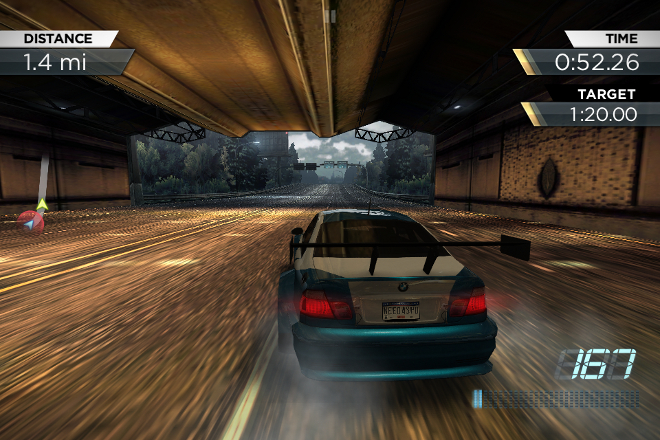Viewport: 660px width, 440px height.
Task: Pause the race with the pause icon
Action: (330, 15)
